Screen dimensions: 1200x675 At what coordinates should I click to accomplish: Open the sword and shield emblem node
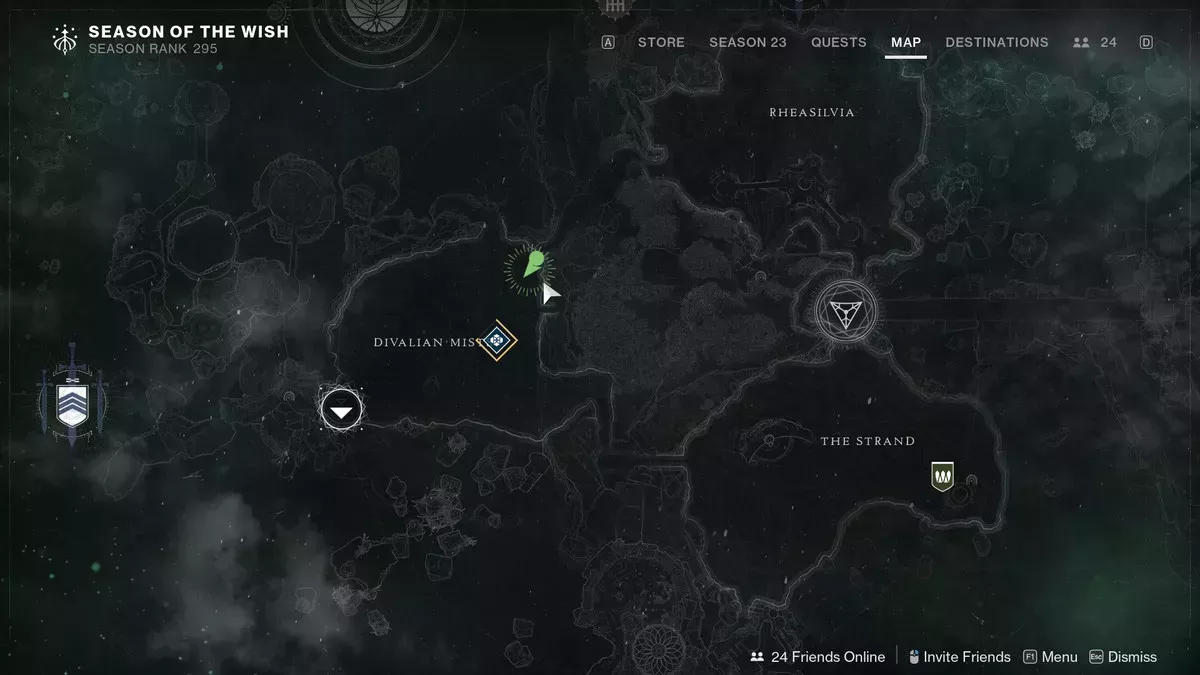click(x=72, y=404)
